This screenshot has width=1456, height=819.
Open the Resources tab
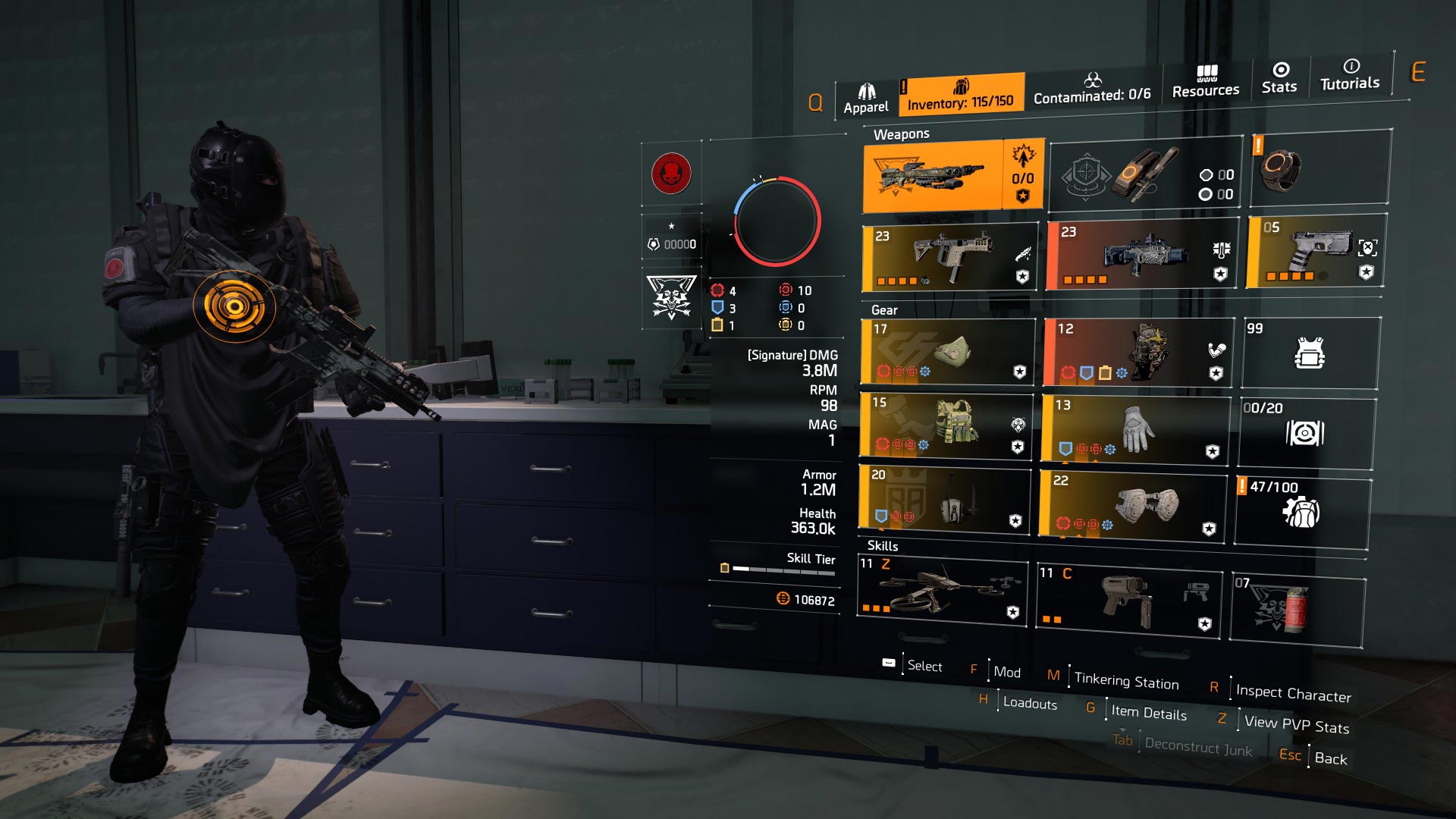click(1205, 82)
